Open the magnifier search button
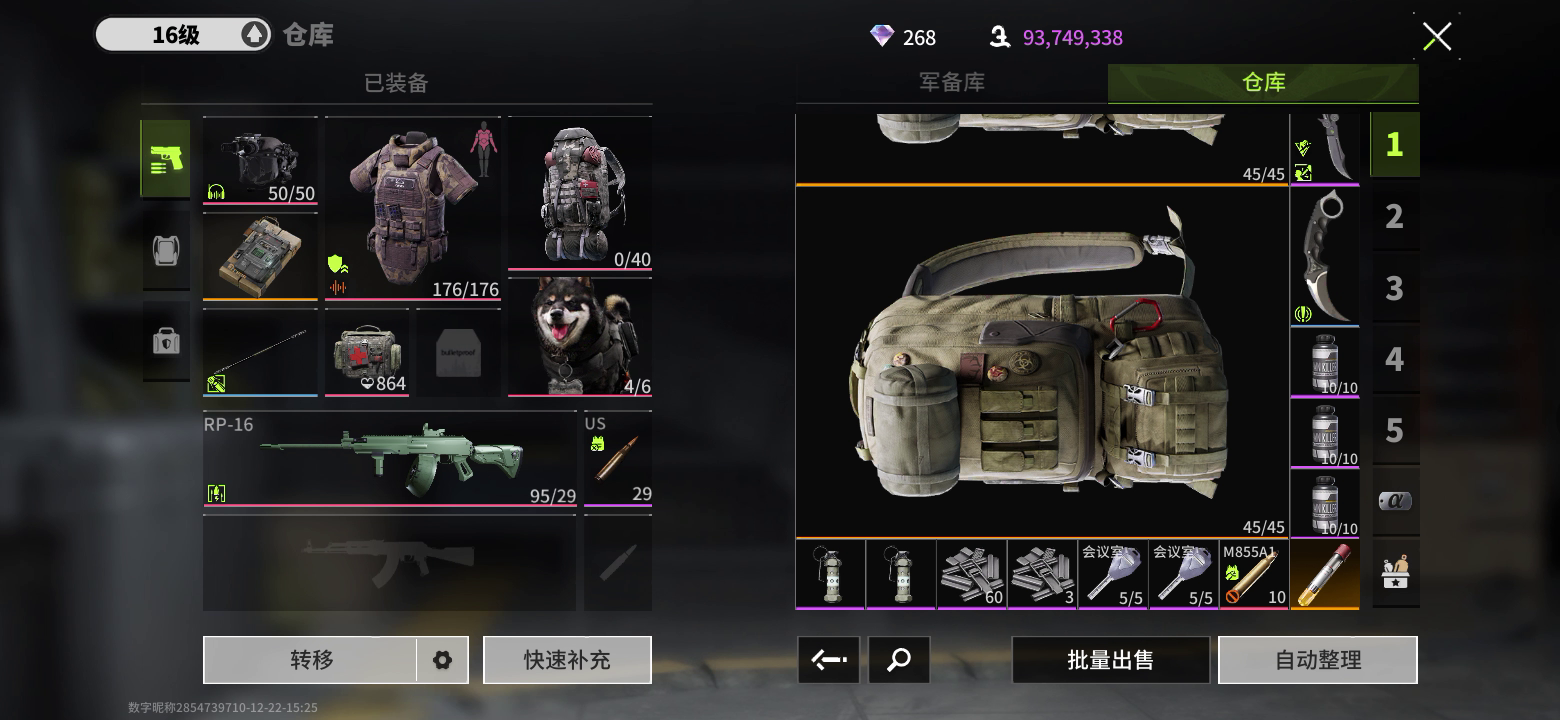The height and width of the screenshot is (720, 1560). [899, 660]
